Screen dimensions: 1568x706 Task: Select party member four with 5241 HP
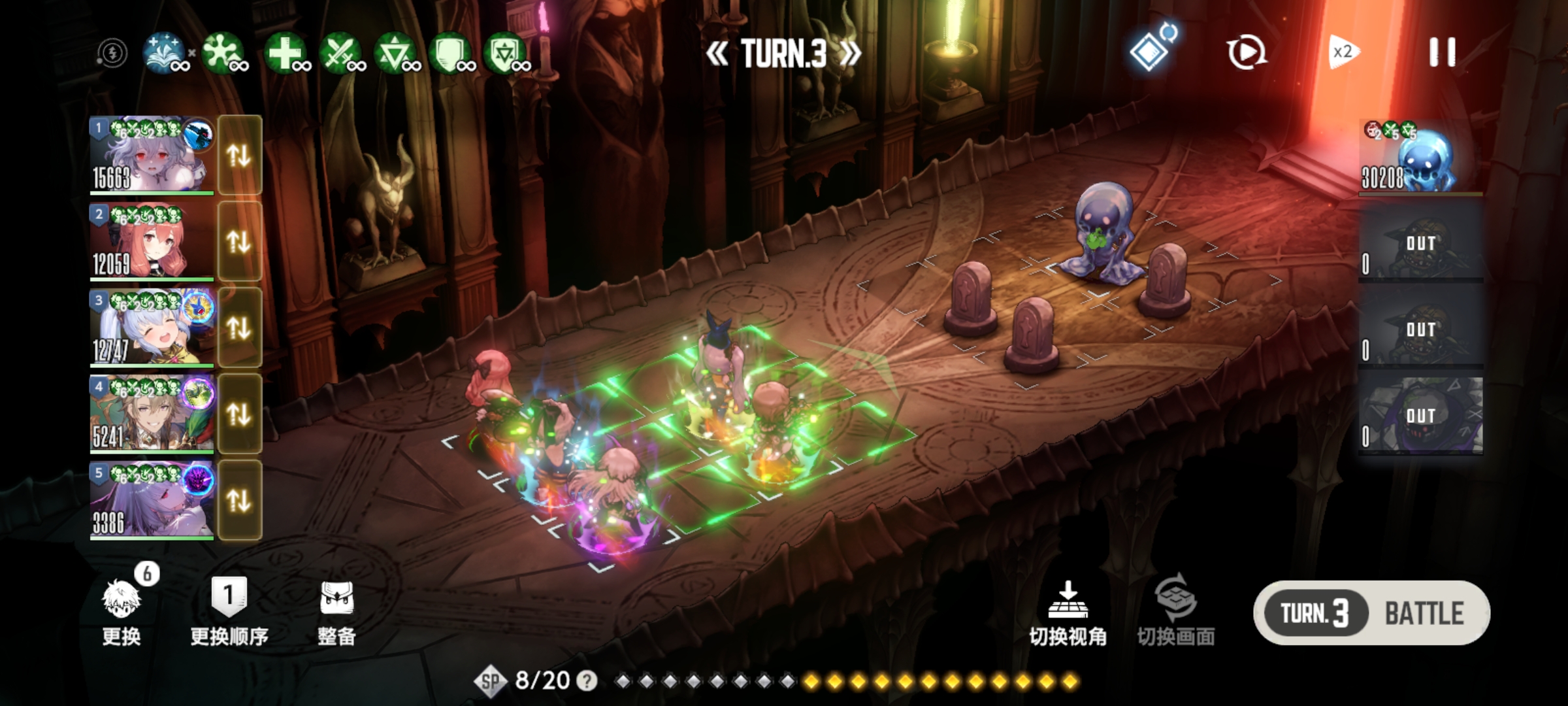(x=152, y=414)
